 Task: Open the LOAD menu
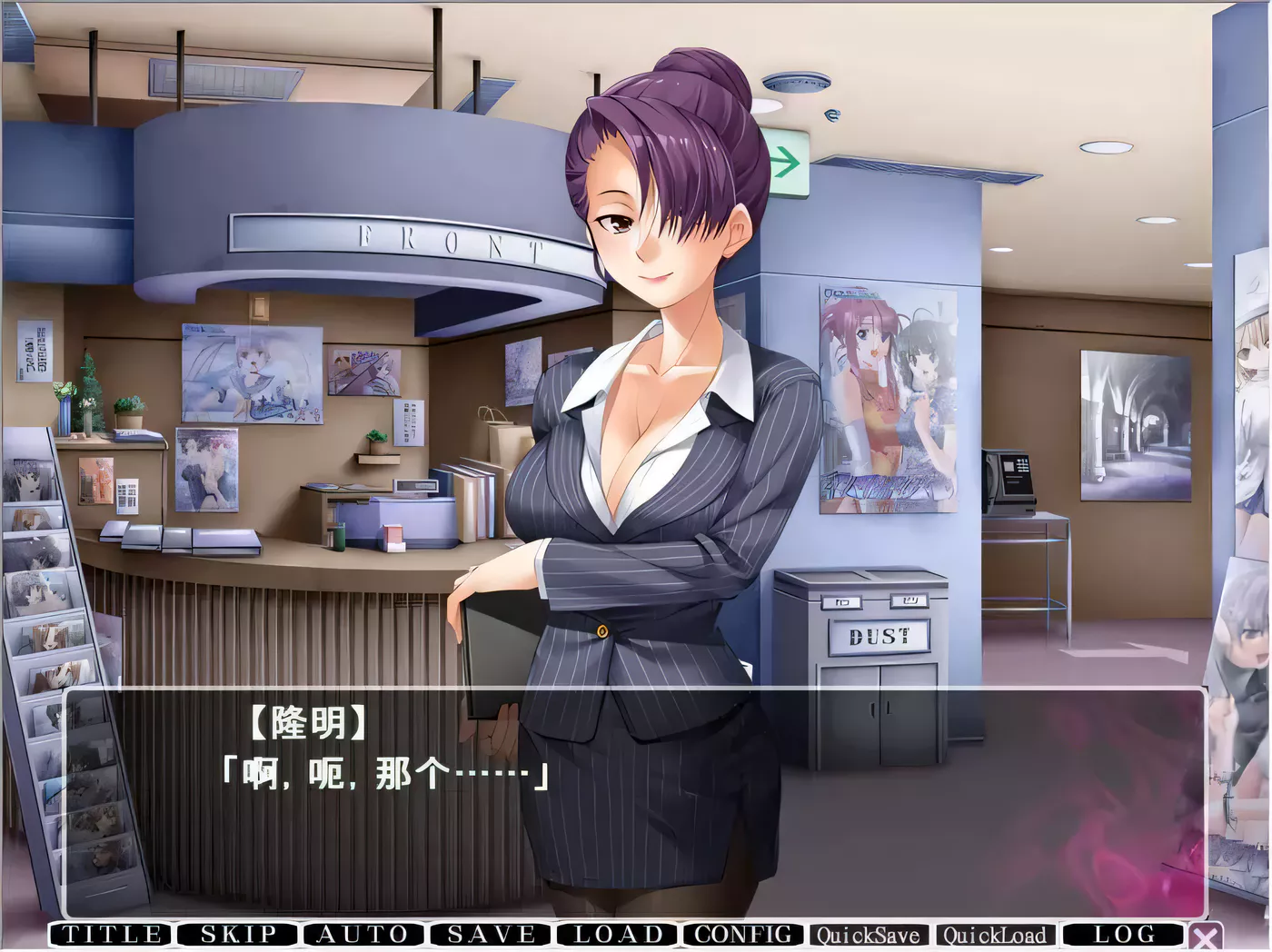tap(618, 935)
